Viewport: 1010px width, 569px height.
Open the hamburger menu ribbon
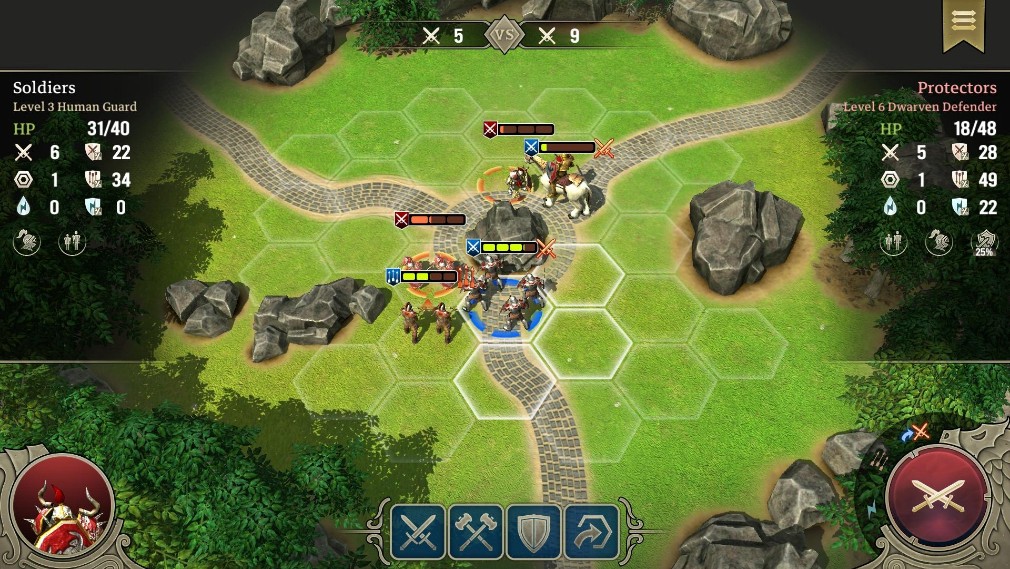pos(964,22)
